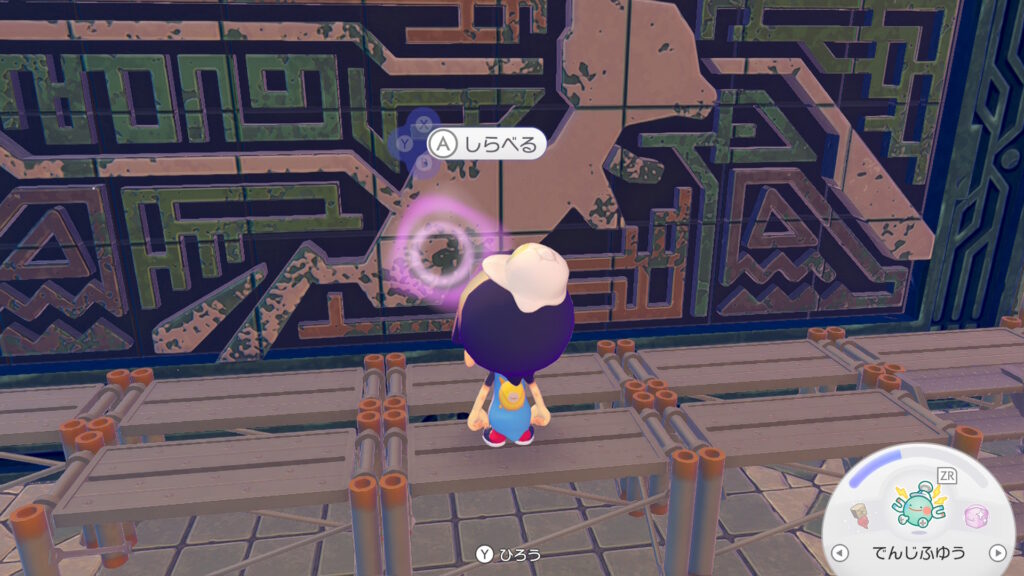This screenshot has height=576, width=1024.
Task: Click the left arrow of the ability wheel
Action: pos(840,552)
